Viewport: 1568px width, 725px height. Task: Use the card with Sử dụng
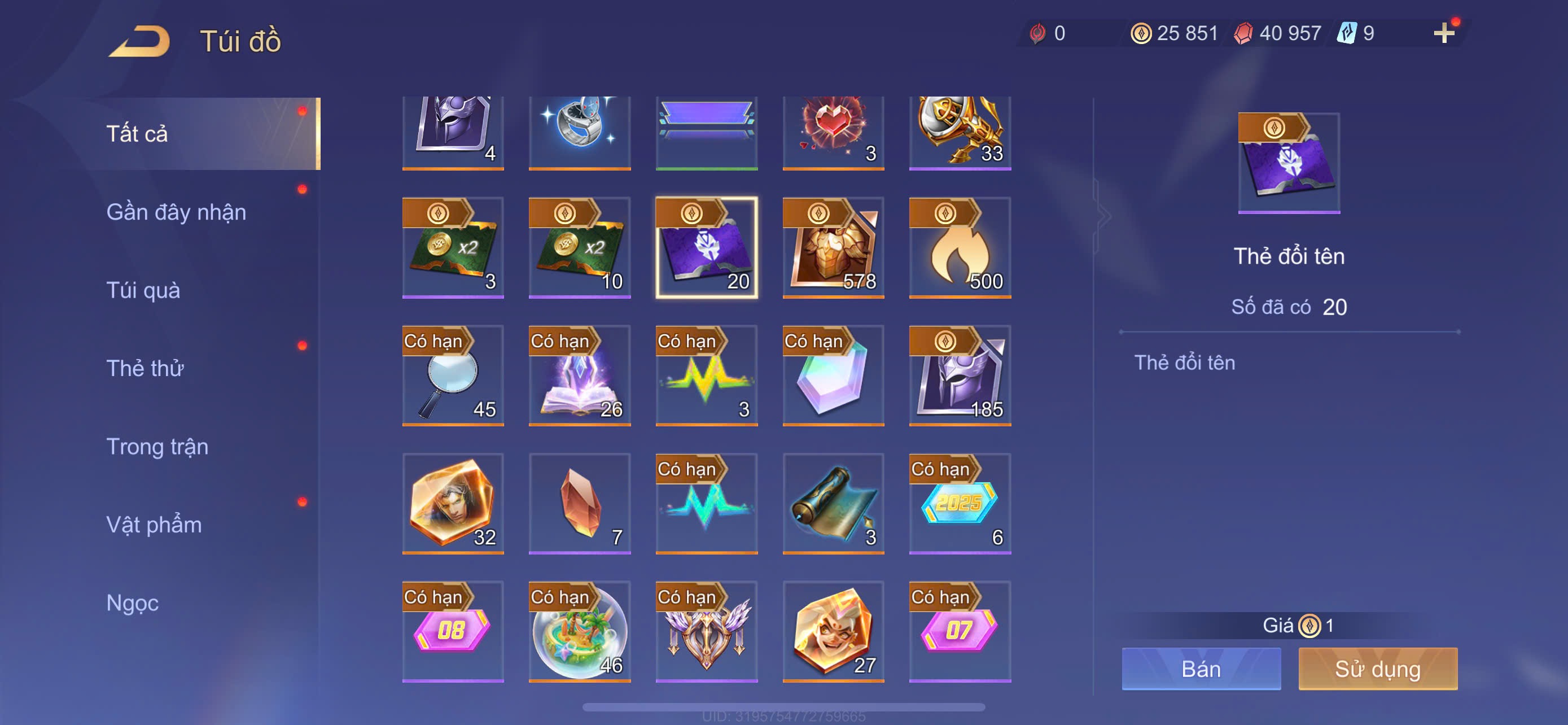click(1377, 669)
